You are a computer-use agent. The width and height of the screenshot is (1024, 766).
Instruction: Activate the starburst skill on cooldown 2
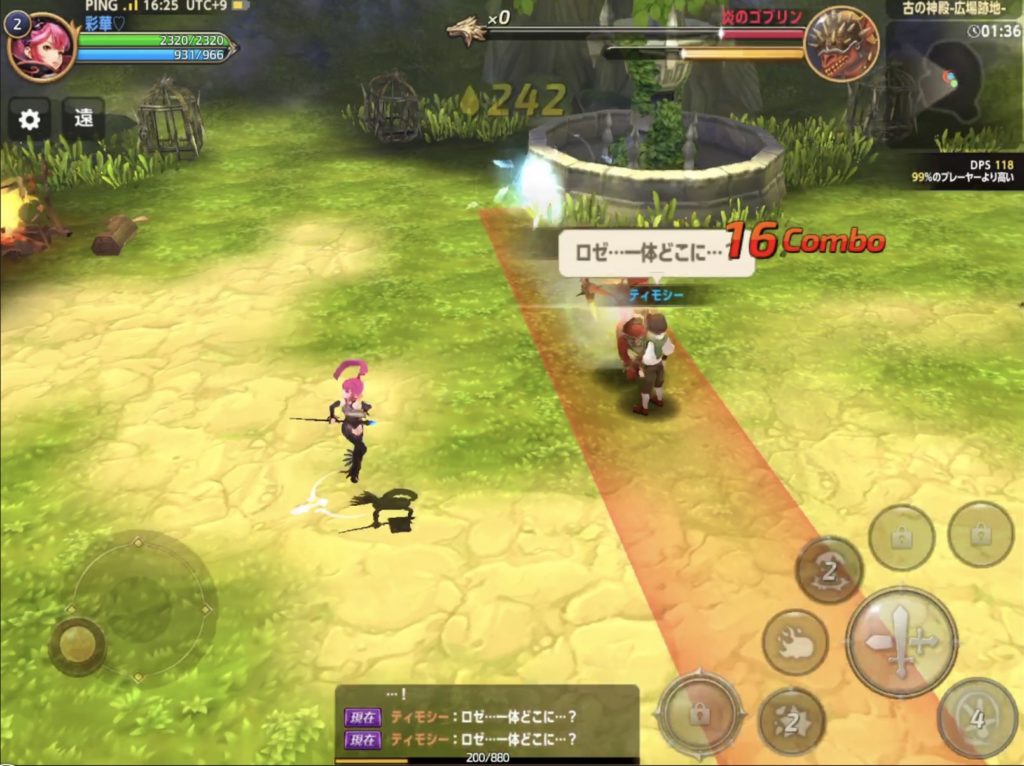point(792,719)
